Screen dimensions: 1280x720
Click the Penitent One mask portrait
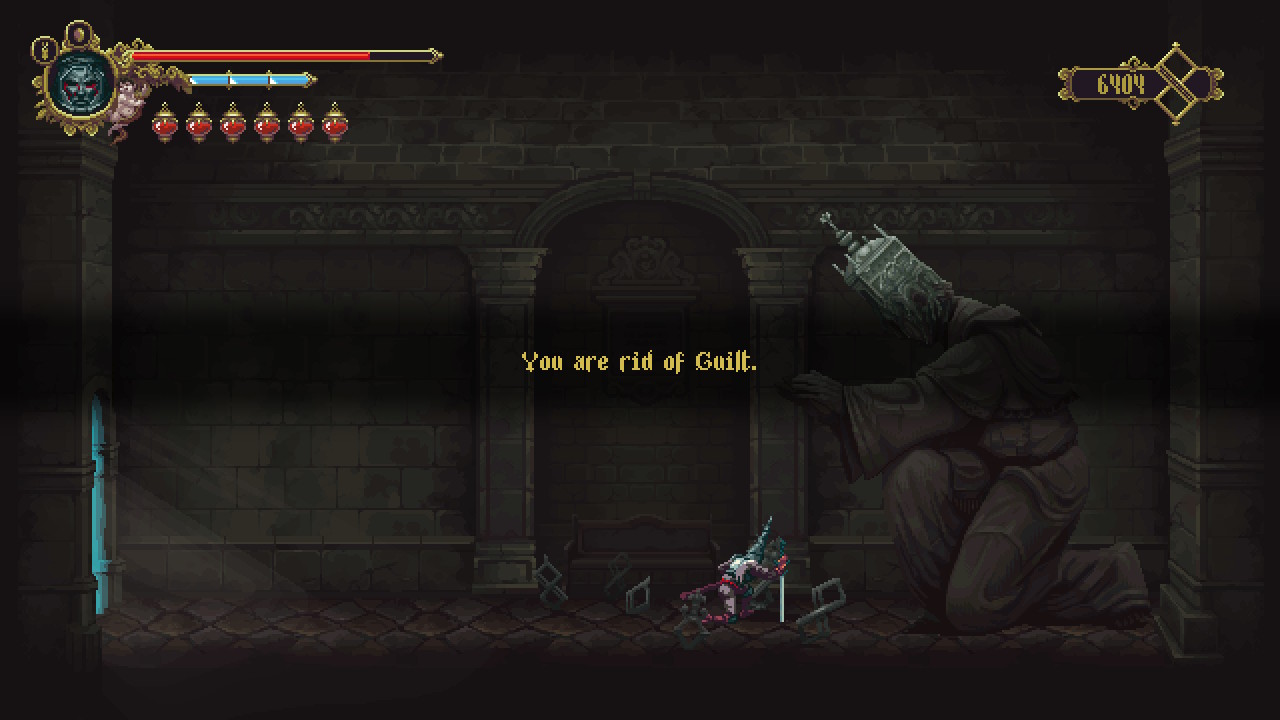point(77,85)
